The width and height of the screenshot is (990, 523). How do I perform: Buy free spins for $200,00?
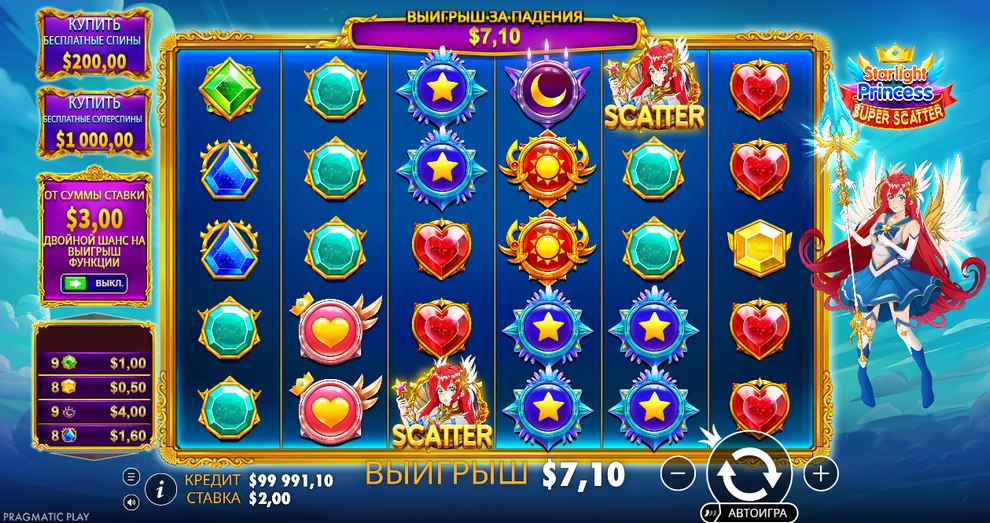click(97, 43)
